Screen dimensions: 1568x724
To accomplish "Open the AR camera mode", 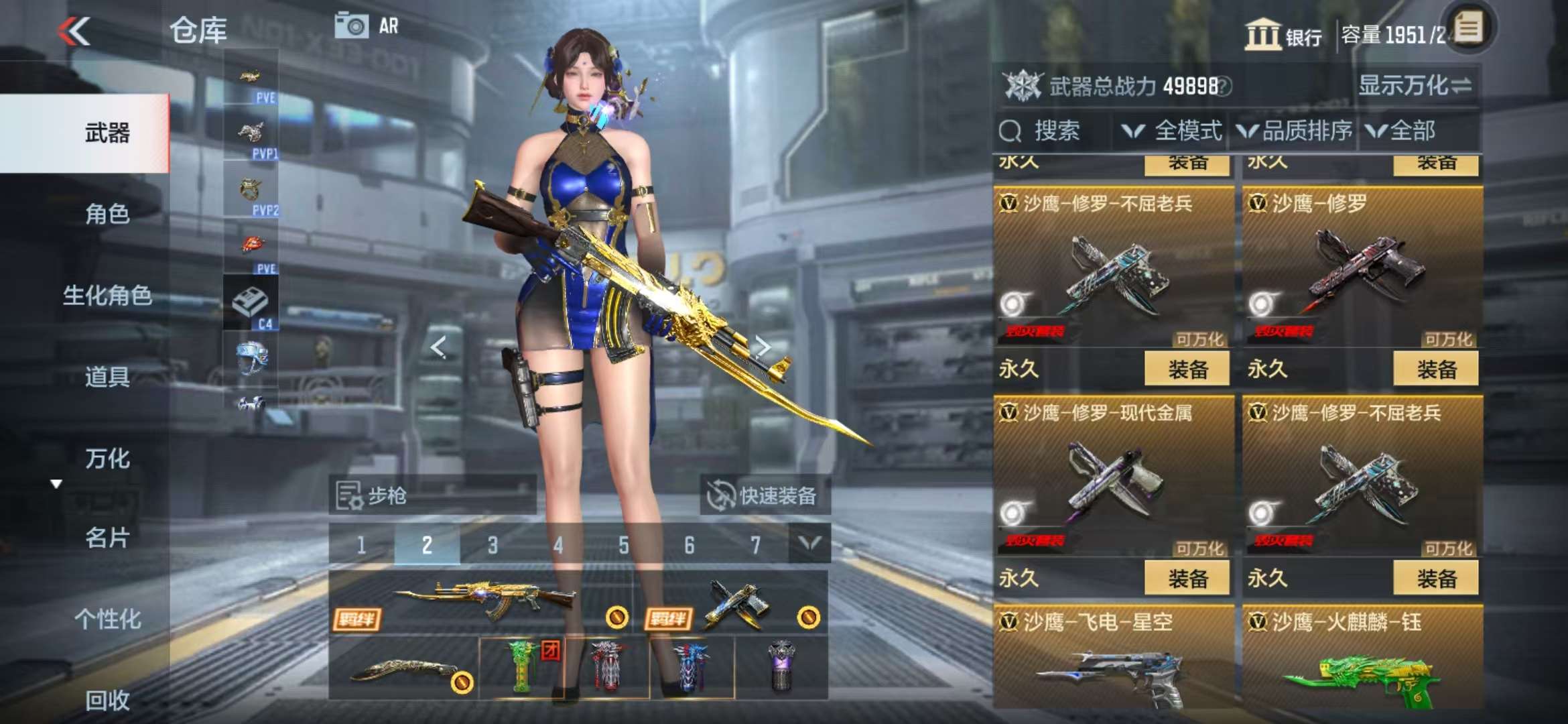I will [367, 26].
